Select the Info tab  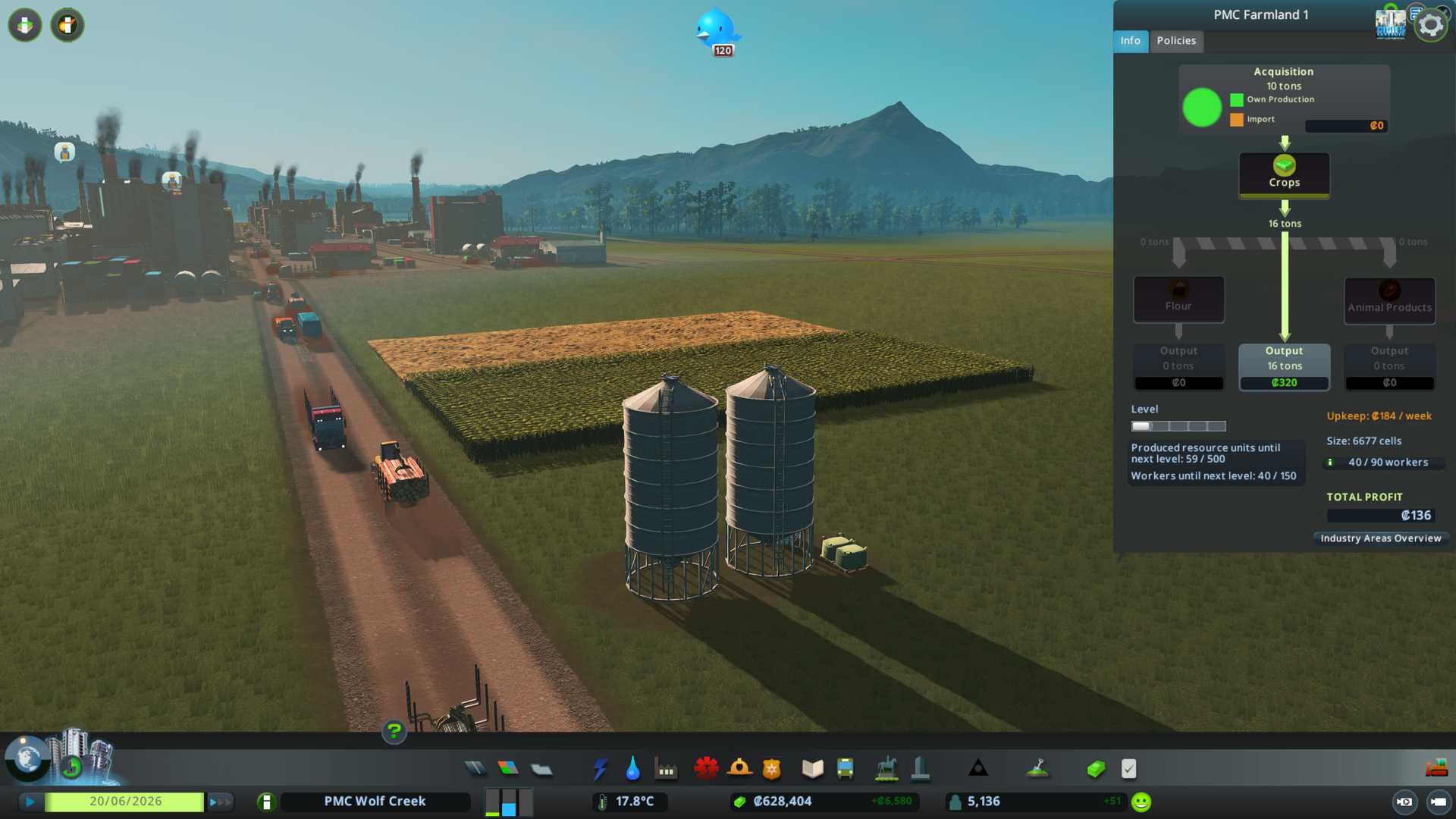pyautogui.click(x=1130, y=41)
